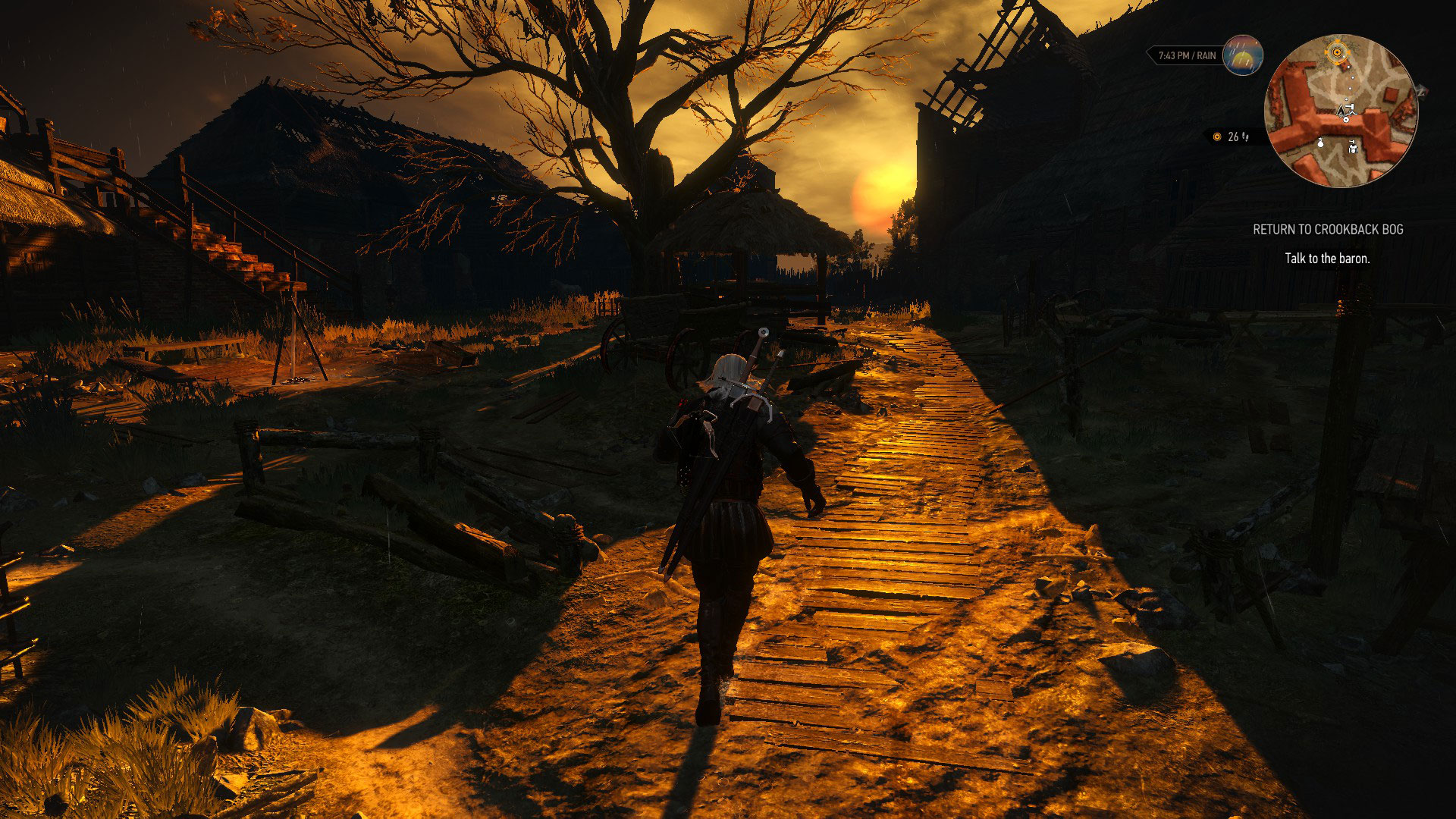The image size is (1456, 819).
Task: Click the orange quest objective marker on minimap
Action: (x=1337, y=52)
